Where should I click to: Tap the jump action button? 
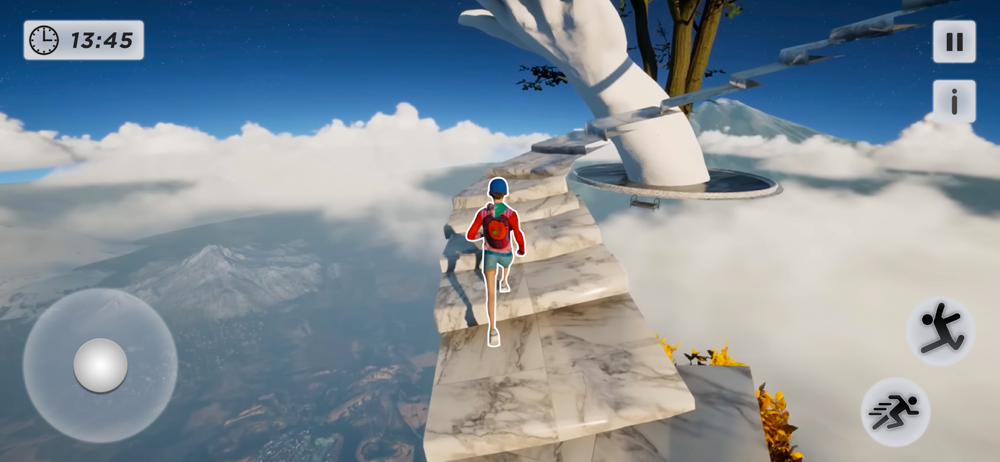(940, 331)
